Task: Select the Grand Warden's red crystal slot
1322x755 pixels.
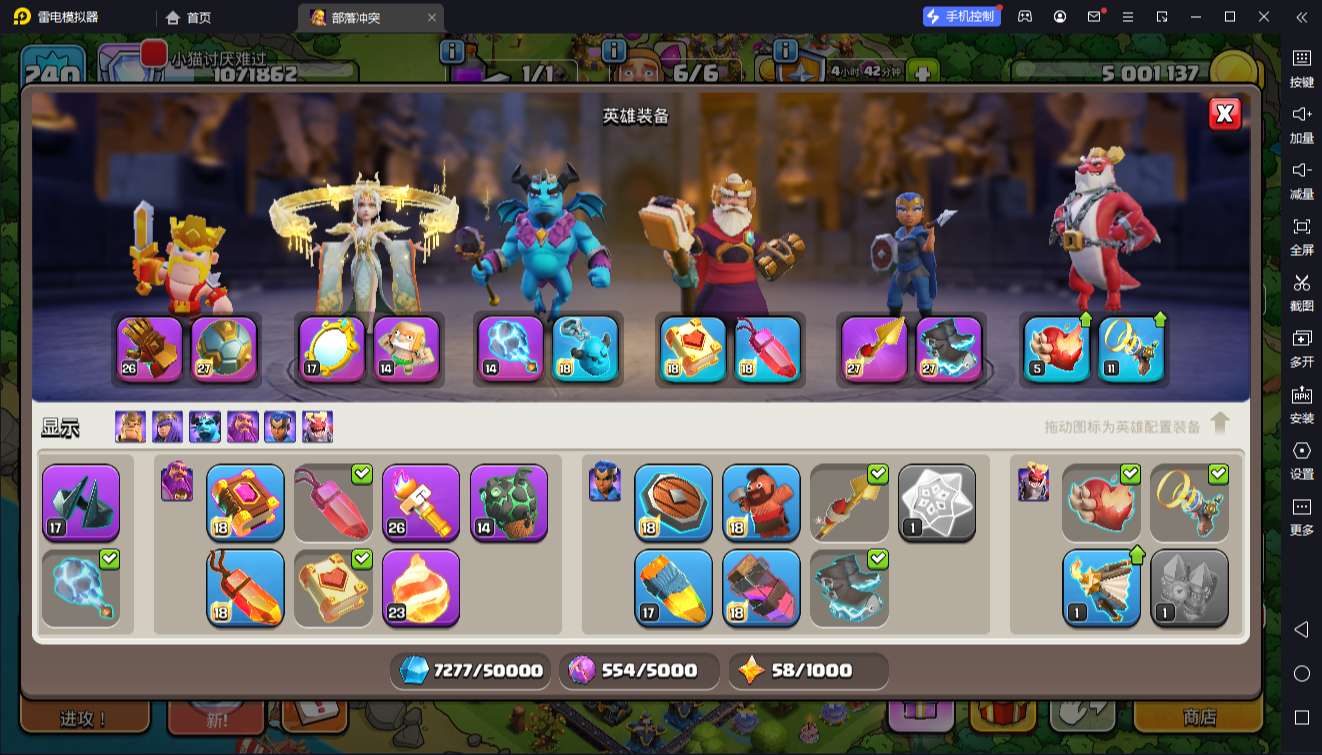Action: (768, 349)
